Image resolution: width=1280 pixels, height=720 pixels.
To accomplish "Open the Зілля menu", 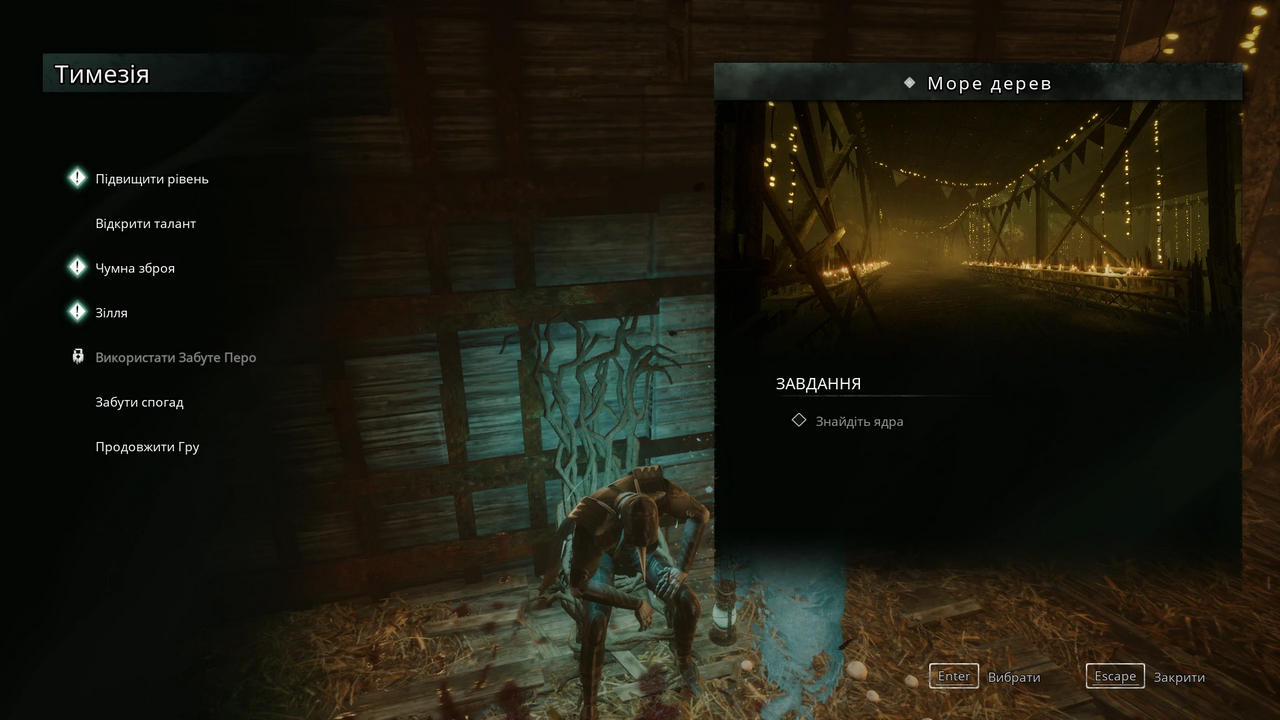I will pyautogui.click(x=111, y=313).
